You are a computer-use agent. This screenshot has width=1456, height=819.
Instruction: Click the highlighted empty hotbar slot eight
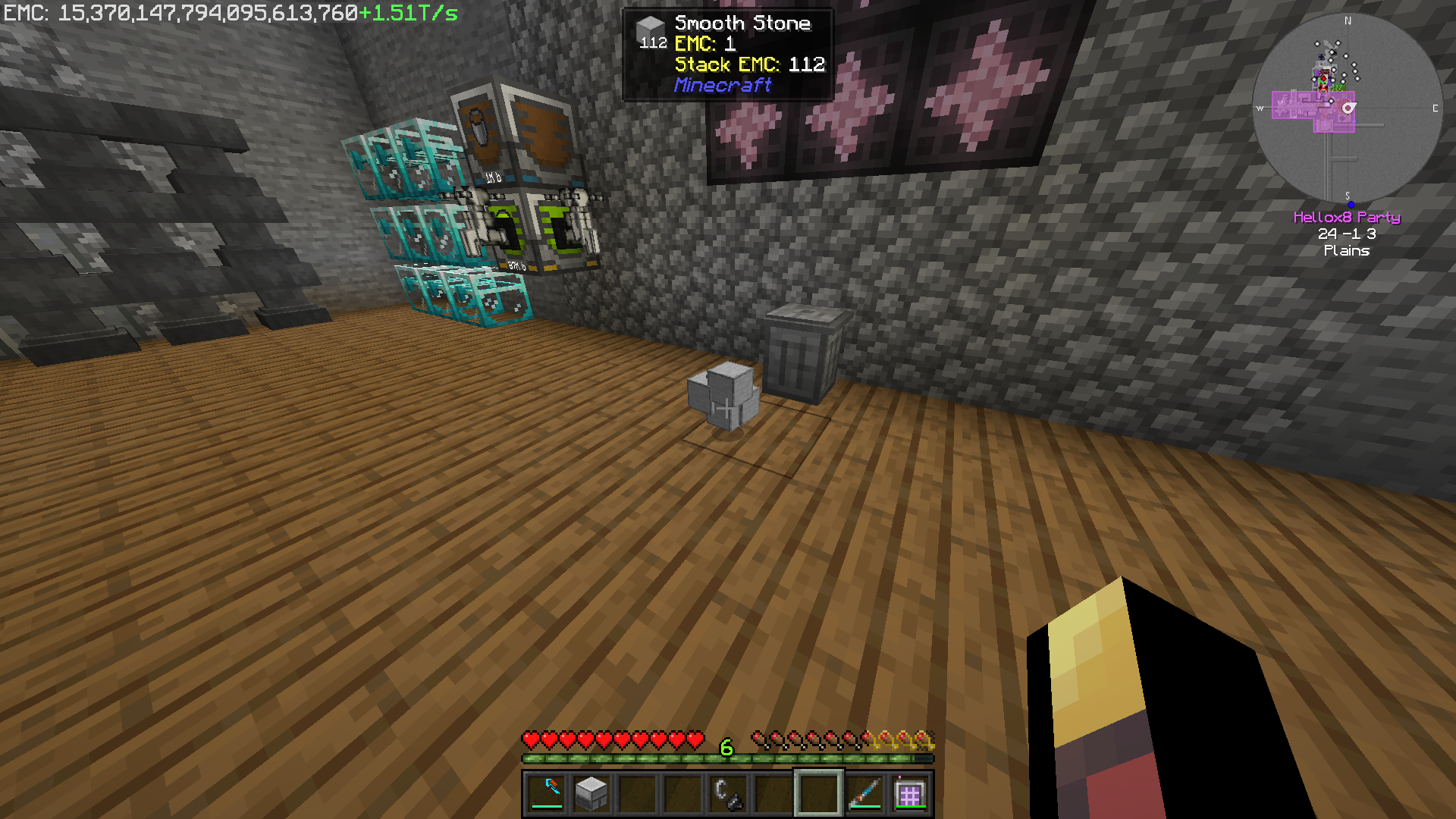tap(819, 792)
